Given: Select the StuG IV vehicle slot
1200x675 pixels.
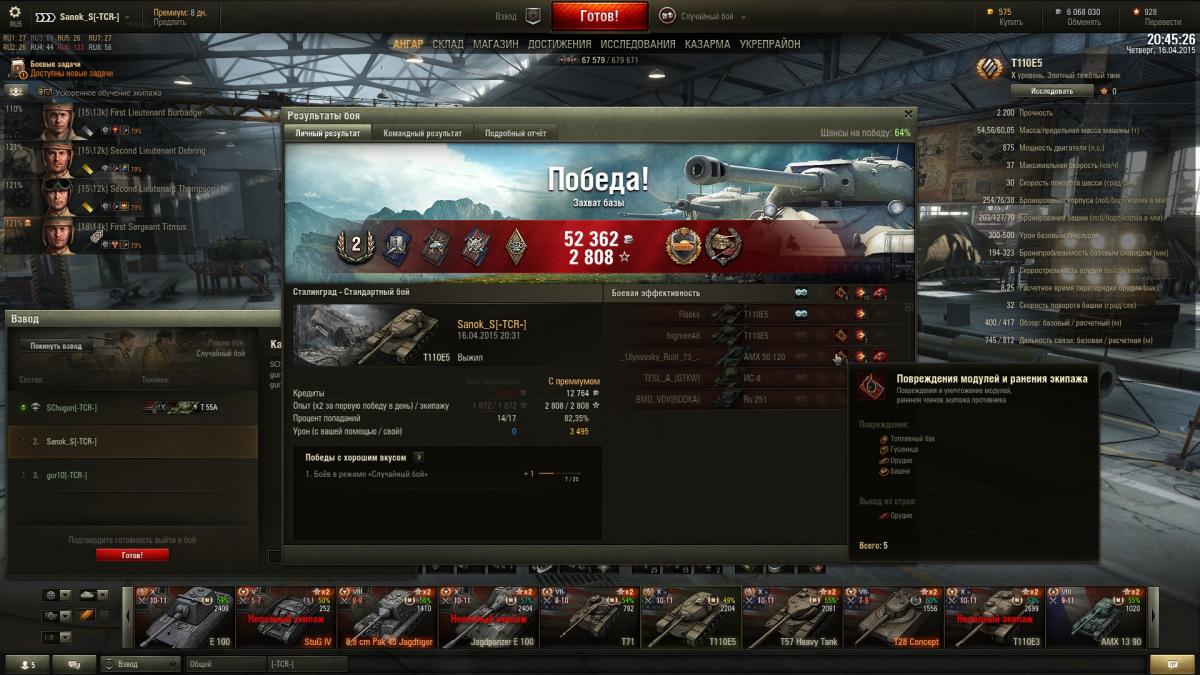Looking at the screenshot, I should pos(285,617).
